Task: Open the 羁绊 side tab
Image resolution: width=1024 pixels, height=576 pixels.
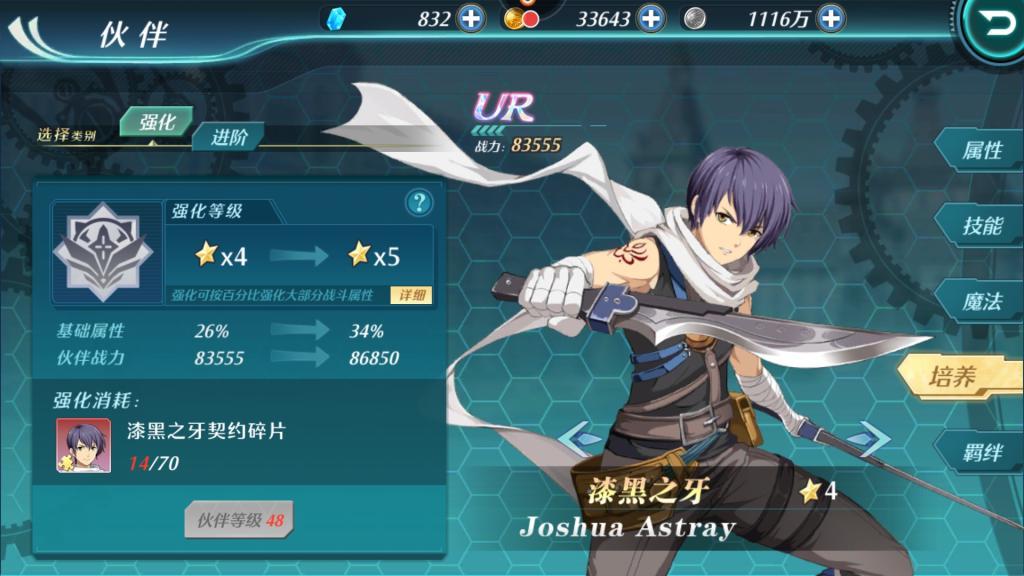Action: (x=981, y=452)
